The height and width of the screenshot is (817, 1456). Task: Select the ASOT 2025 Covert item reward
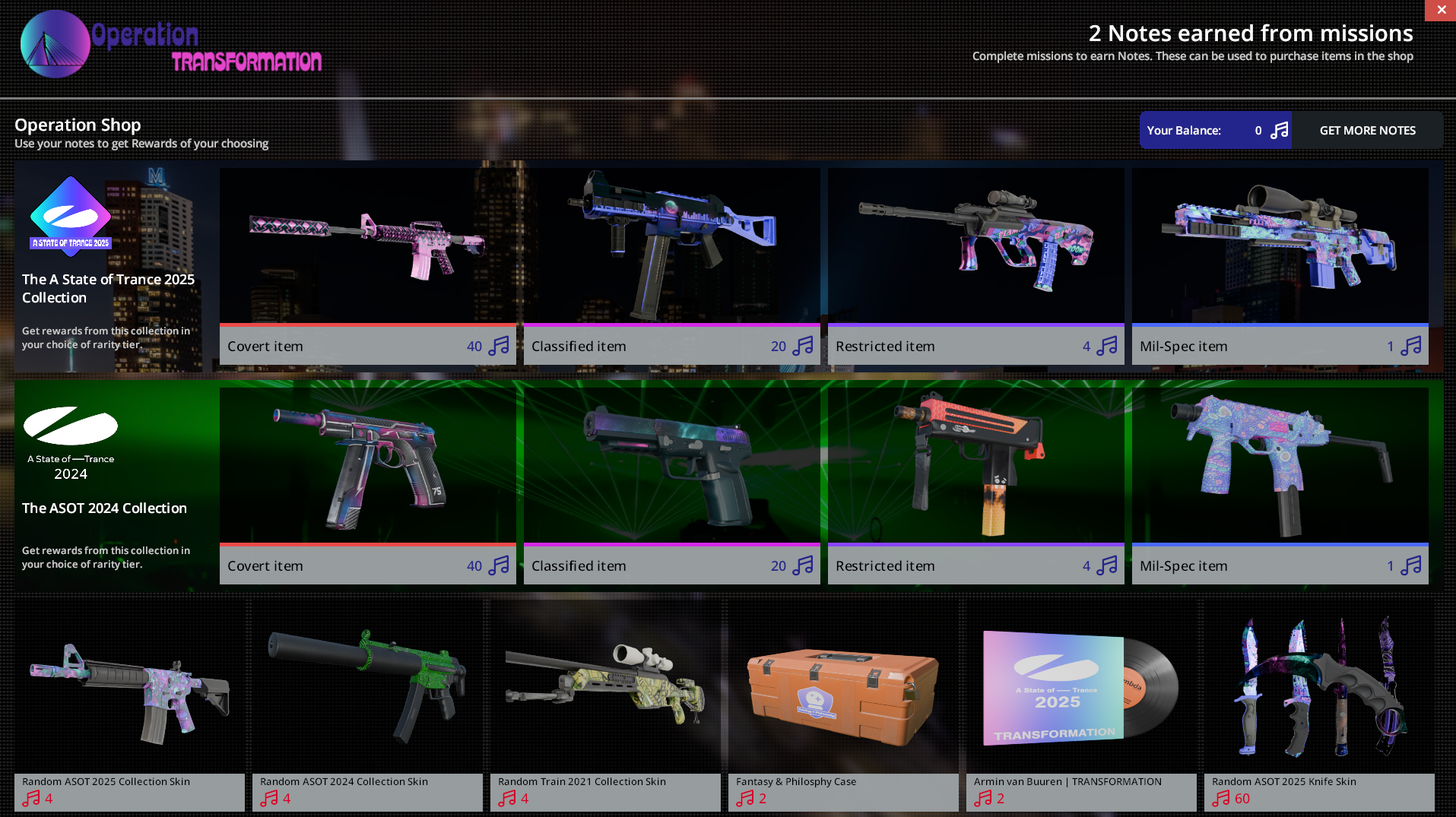click(367, 265)
